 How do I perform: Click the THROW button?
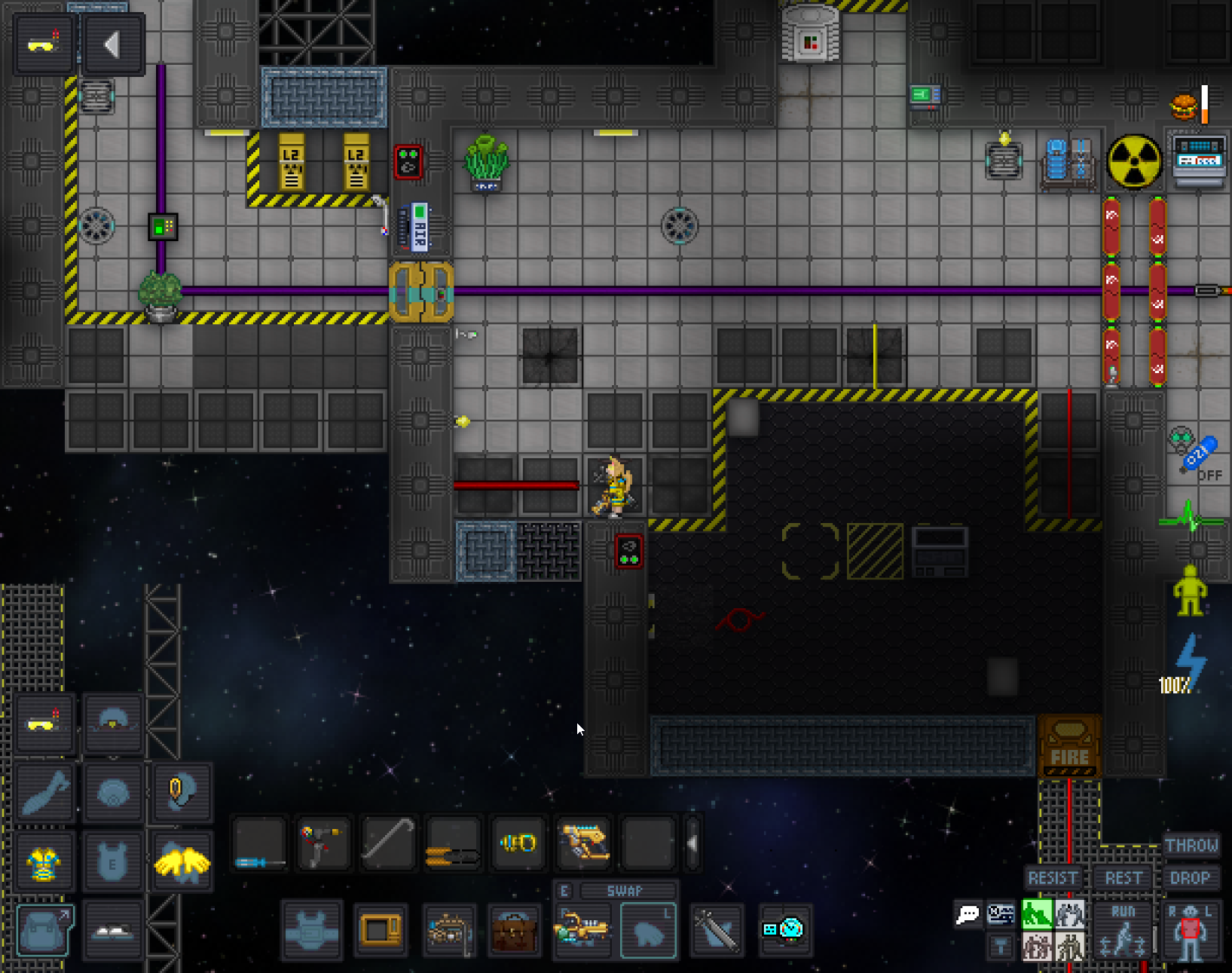[x=1191, y=845]
